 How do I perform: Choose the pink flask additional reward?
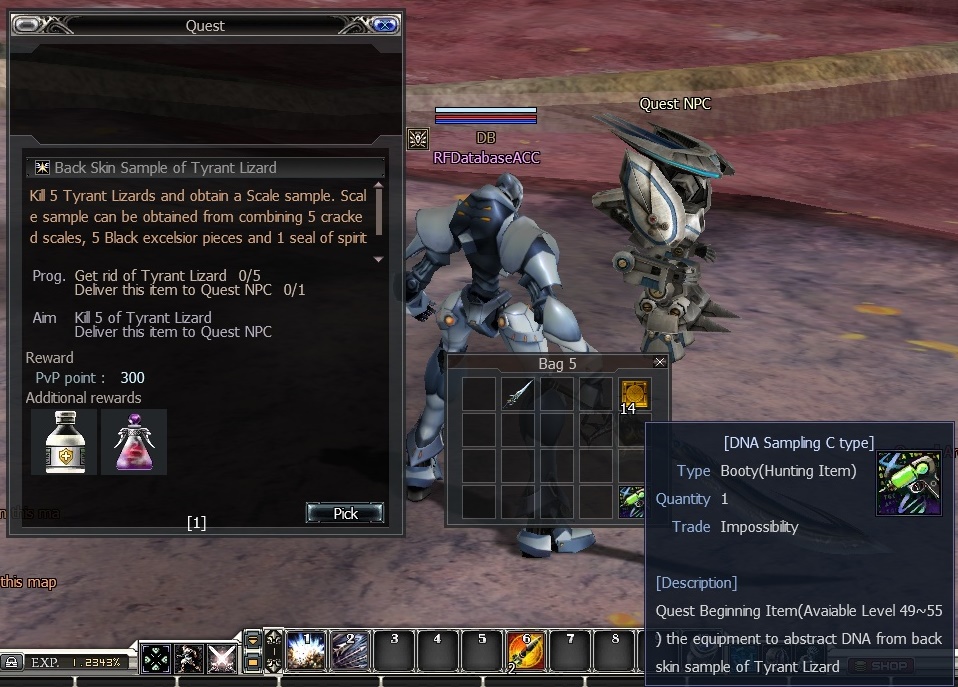[134, 441]
